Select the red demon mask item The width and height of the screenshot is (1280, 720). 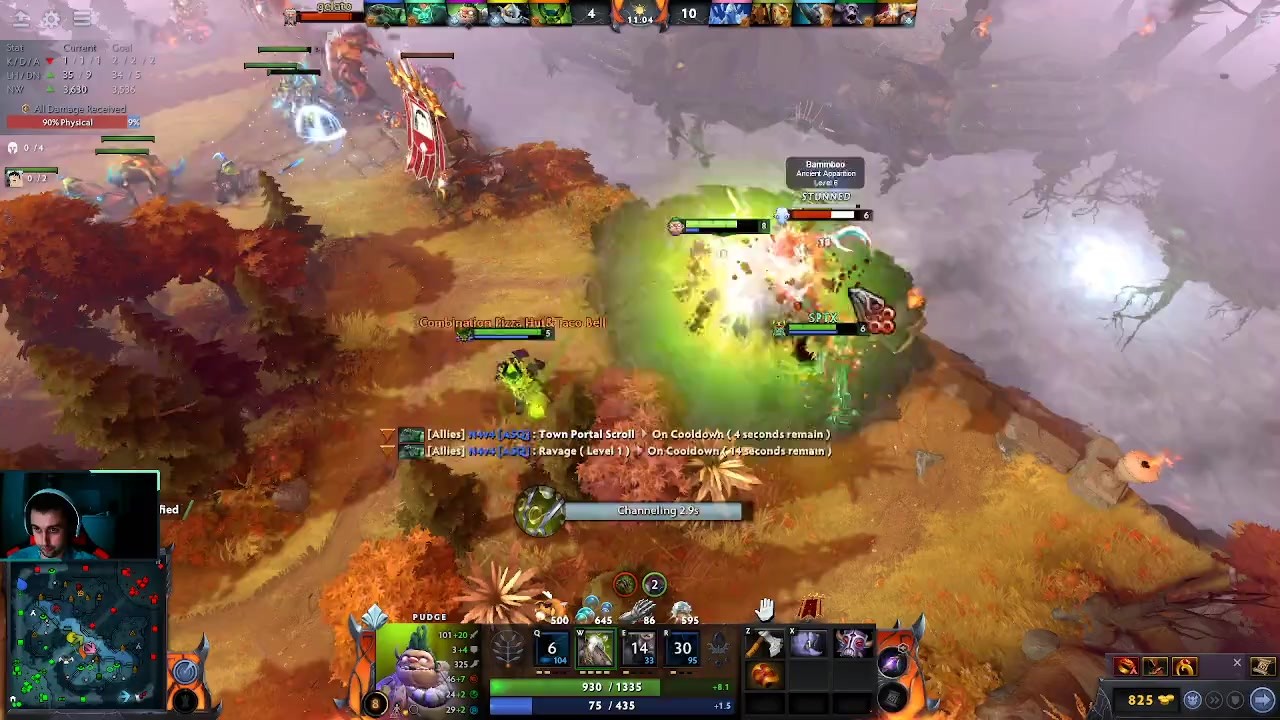coord(852,645)
